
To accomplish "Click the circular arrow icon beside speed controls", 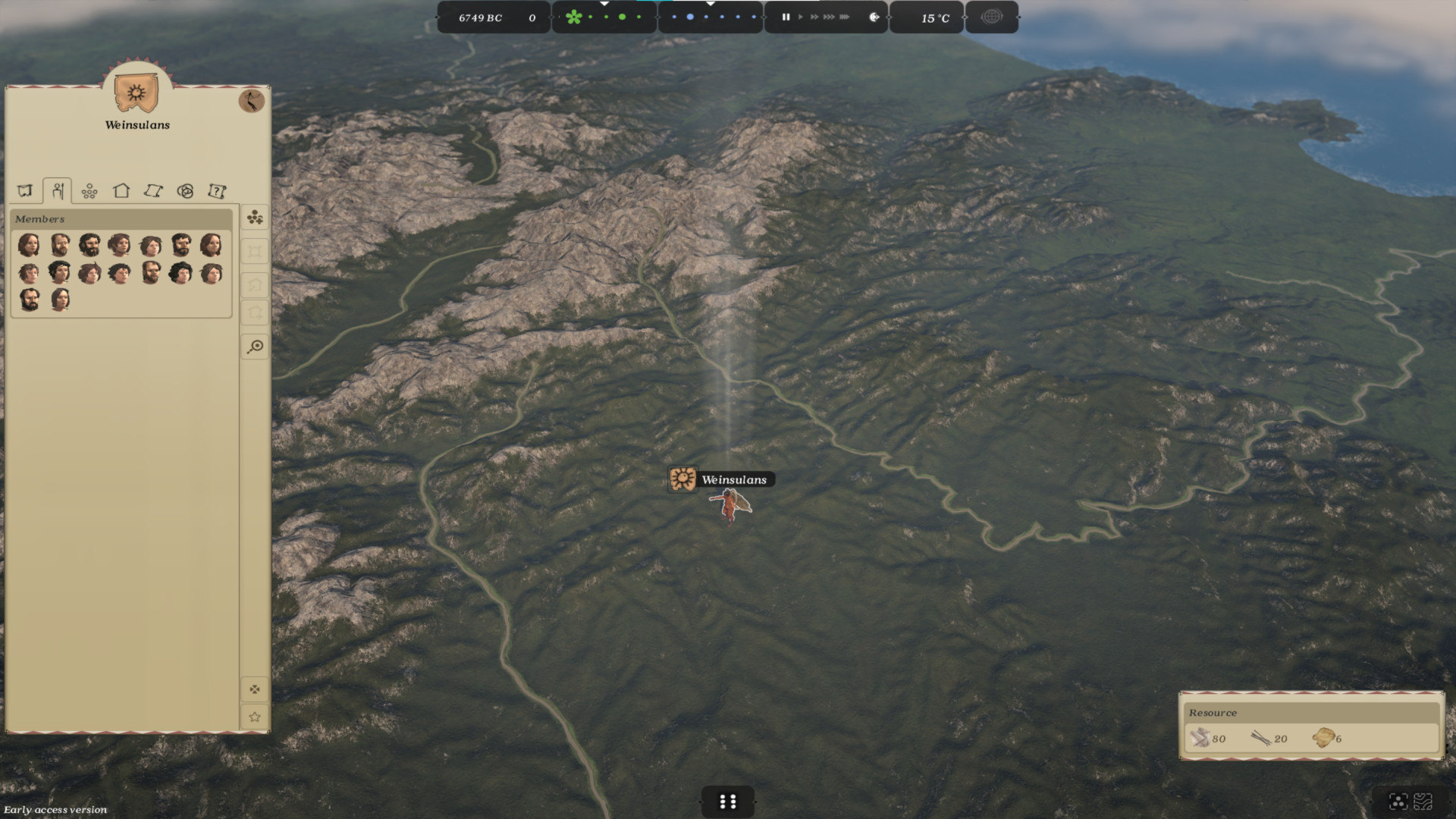I will (x=874, y=17).
